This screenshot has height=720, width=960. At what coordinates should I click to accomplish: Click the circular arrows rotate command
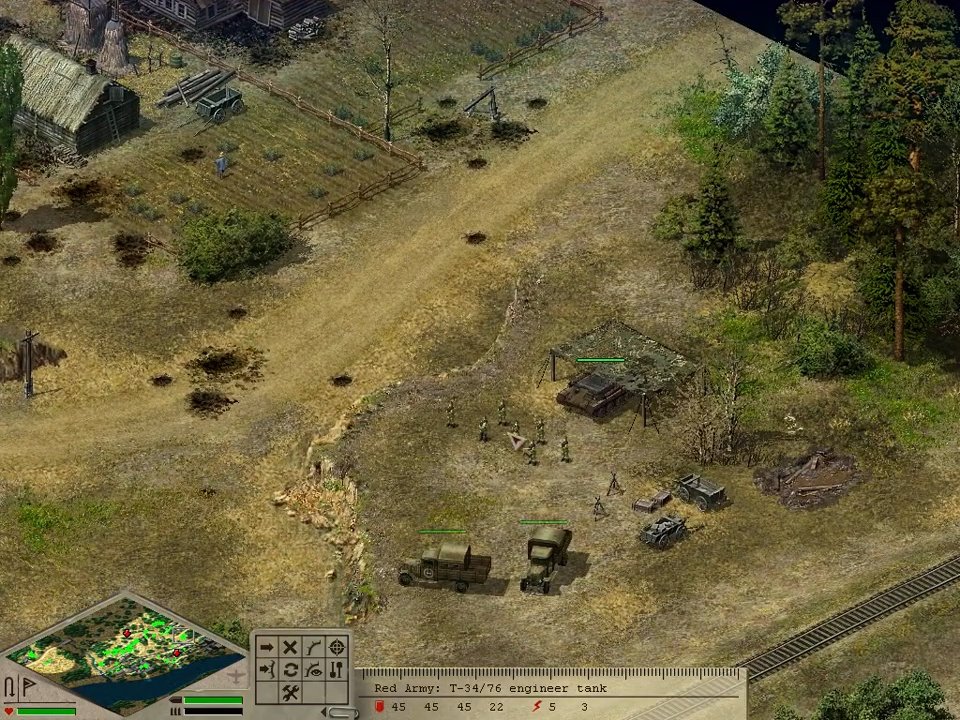[290, 670]
